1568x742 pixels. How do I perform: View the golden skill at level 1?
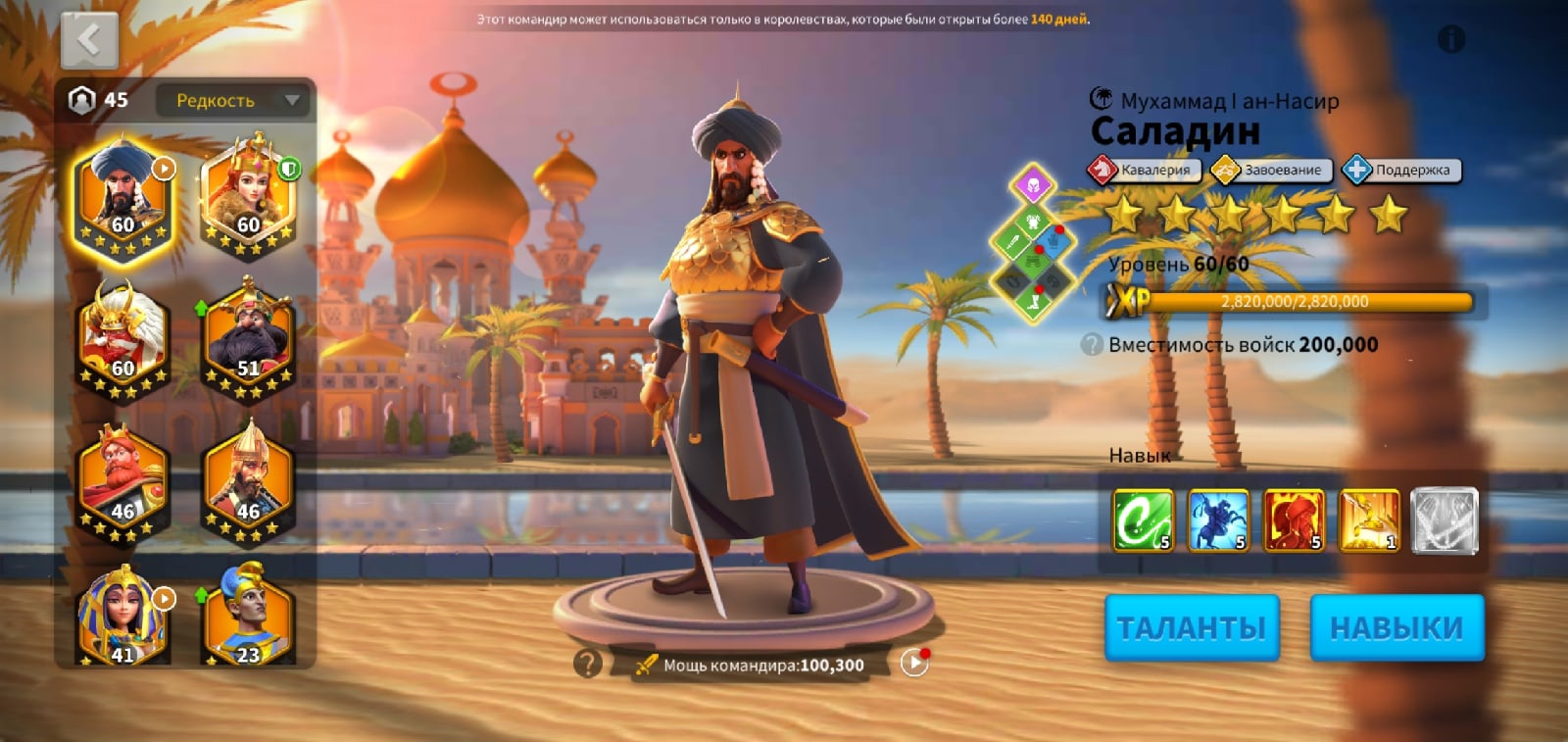click(1369, 519)
